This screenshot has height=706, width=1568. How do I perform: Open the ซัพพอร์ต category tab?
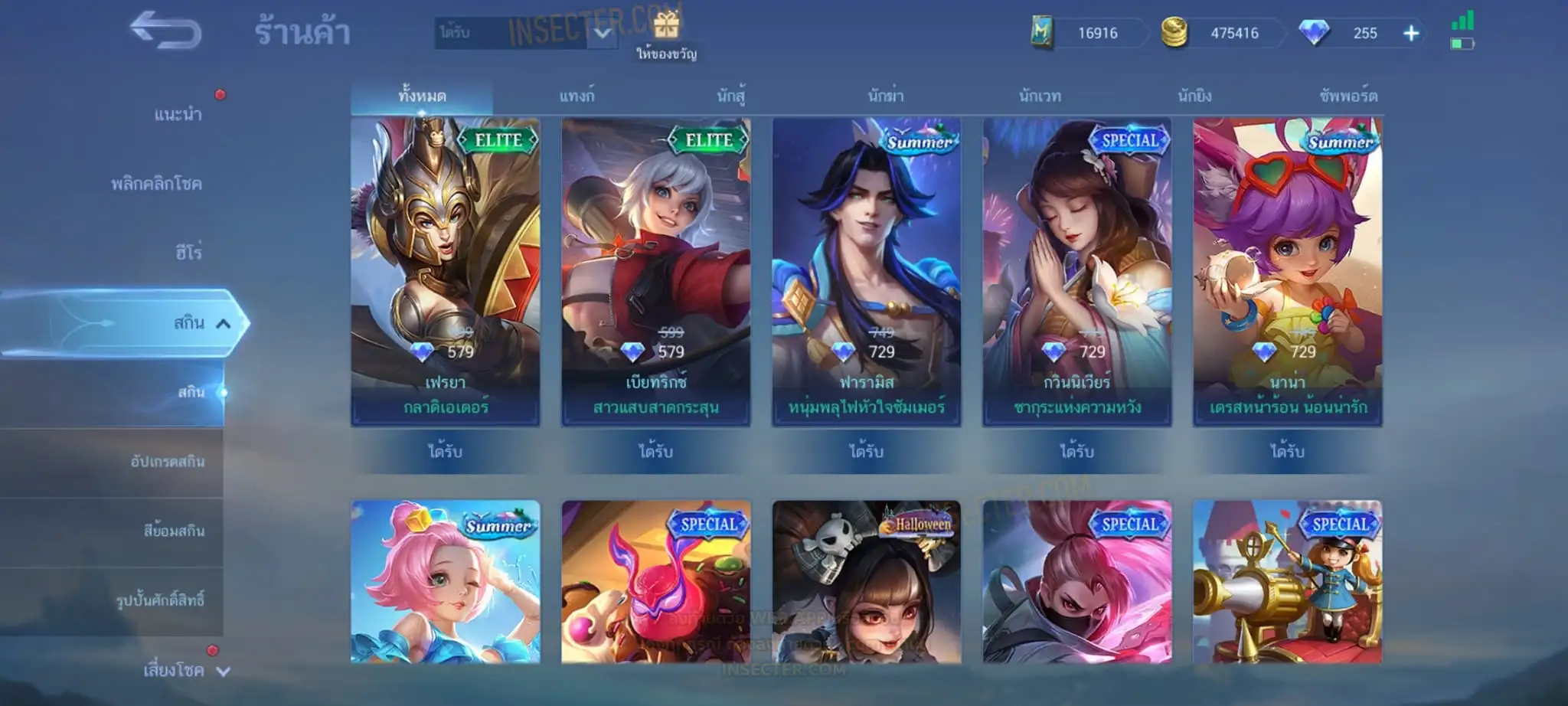coord(1348,96)
